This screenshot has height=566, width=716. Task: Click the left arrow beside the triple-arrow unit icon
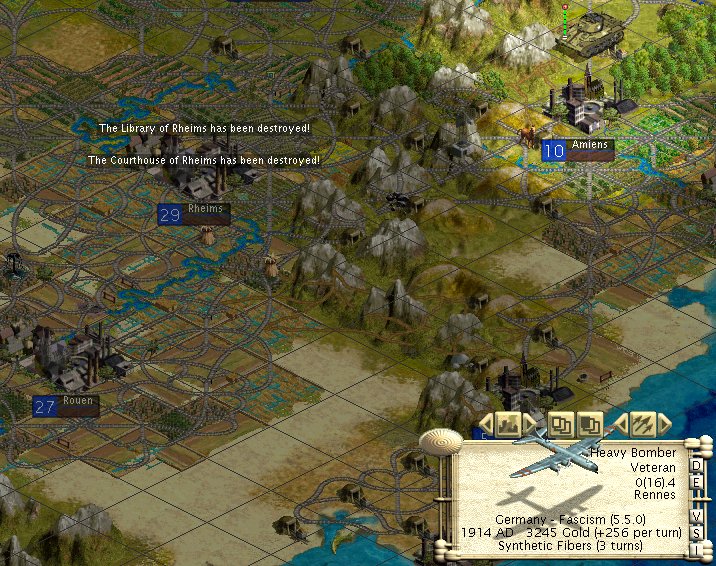(x=620, y=423)
